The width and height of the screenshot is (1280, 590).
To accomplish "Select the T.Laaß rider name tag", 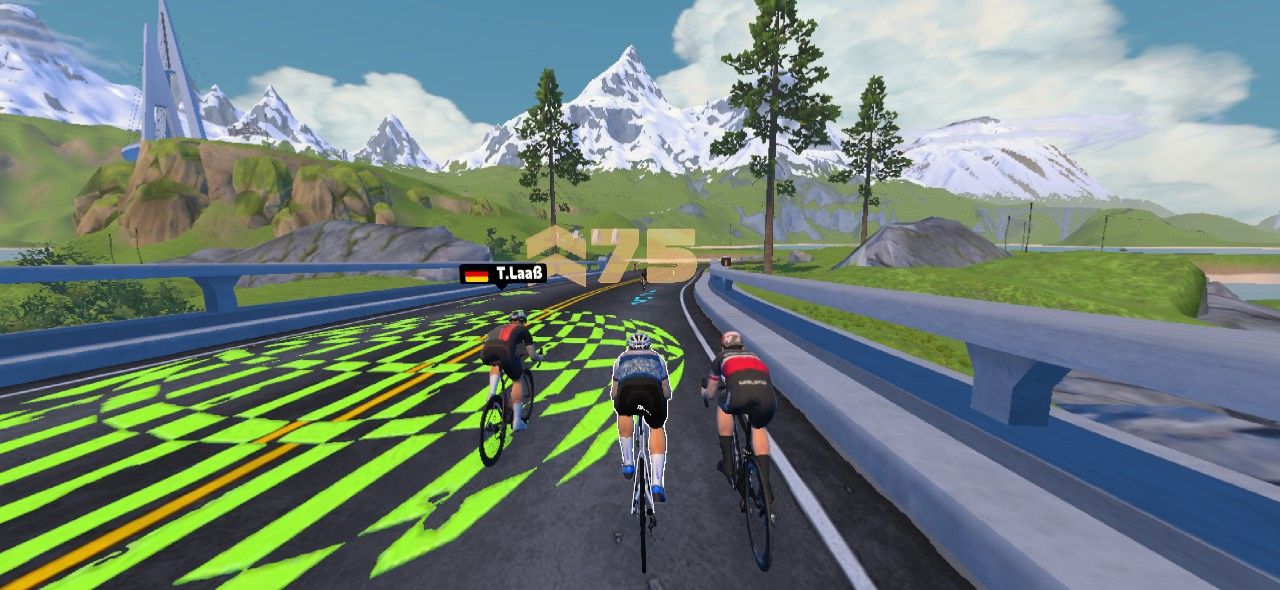I will pos(503,273).
